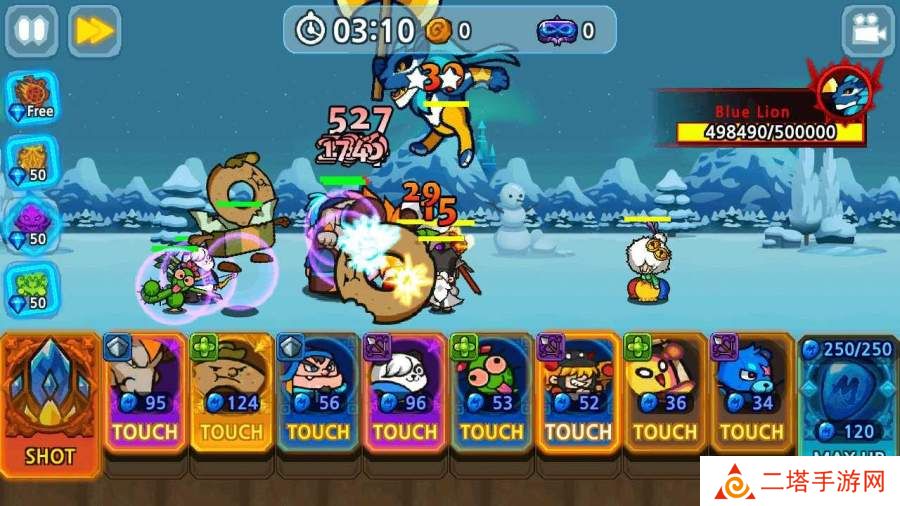Summon the 124-cost donut unit
The image size is (900, 506).
pos(232,395)
